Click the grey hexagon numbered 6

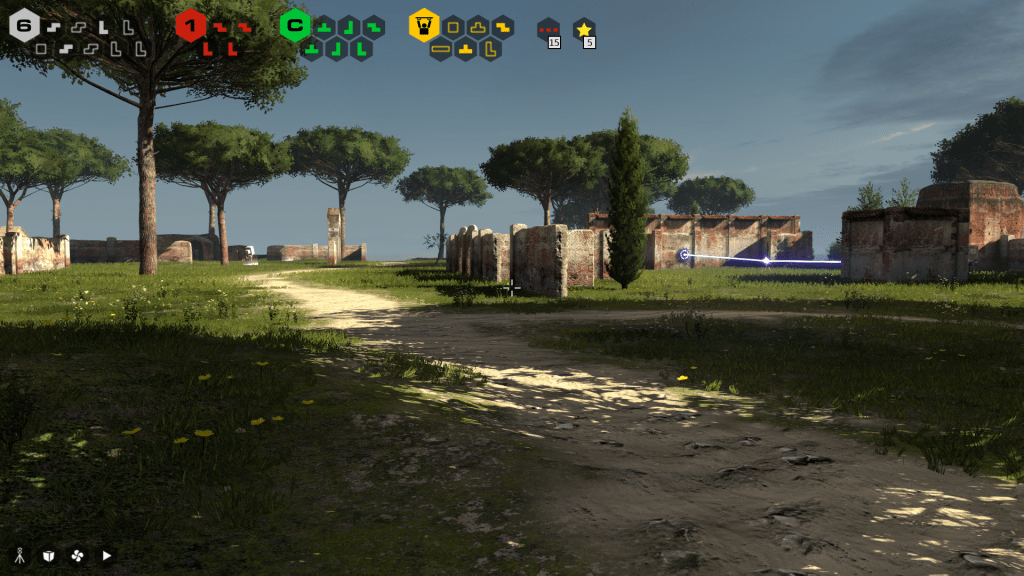tap(24, 25)
